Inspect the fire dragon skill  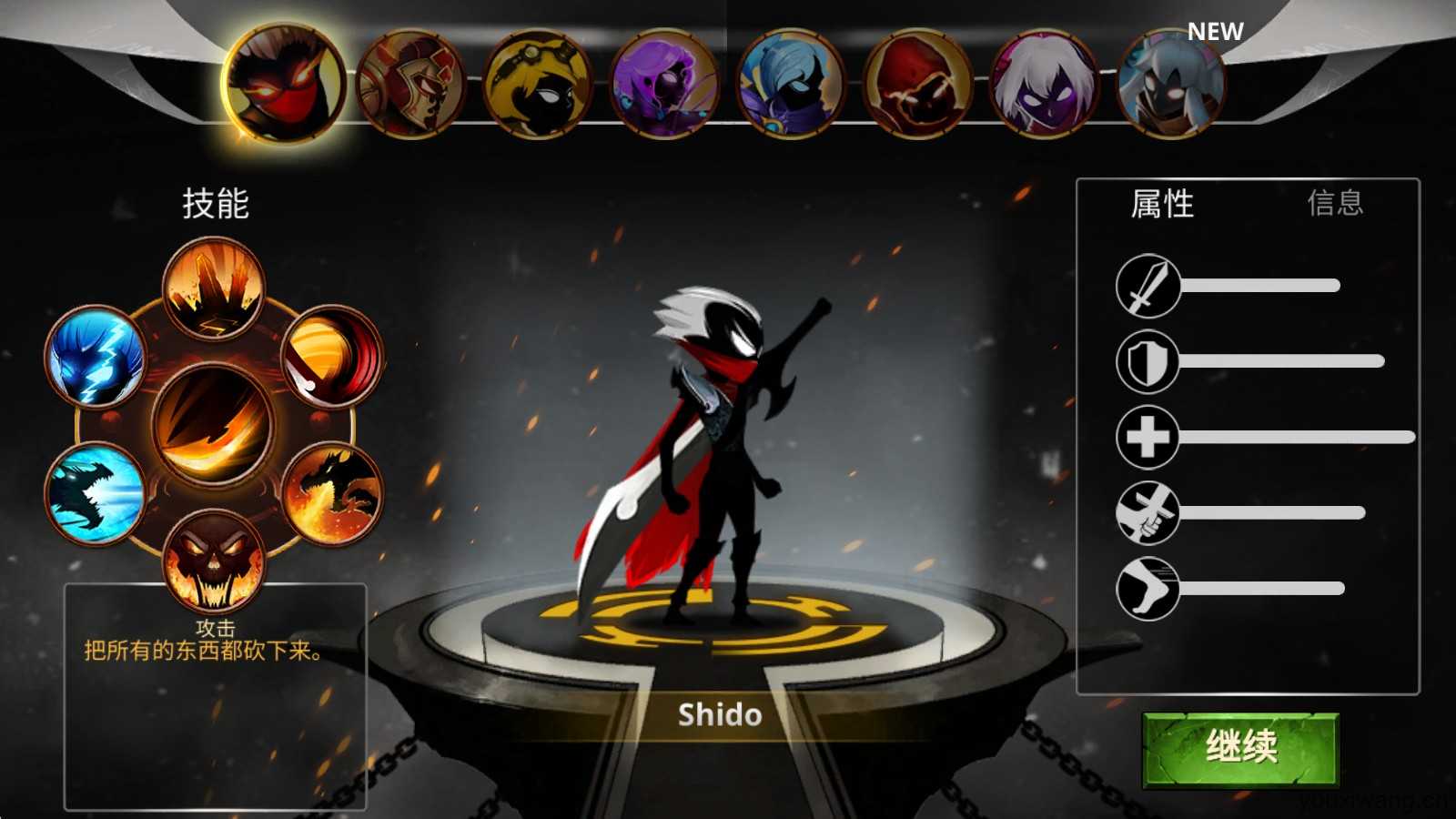332,492
